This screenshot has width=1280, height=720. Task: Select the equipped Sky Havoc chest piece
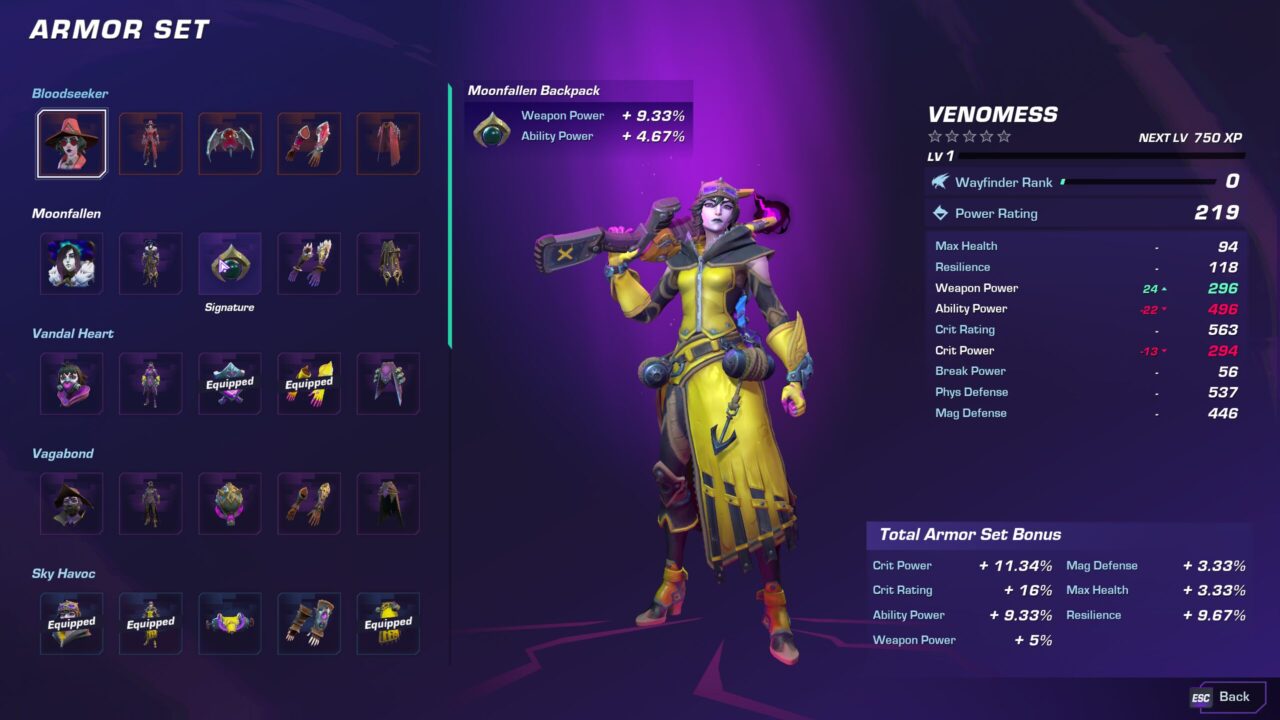click(150, 623)
